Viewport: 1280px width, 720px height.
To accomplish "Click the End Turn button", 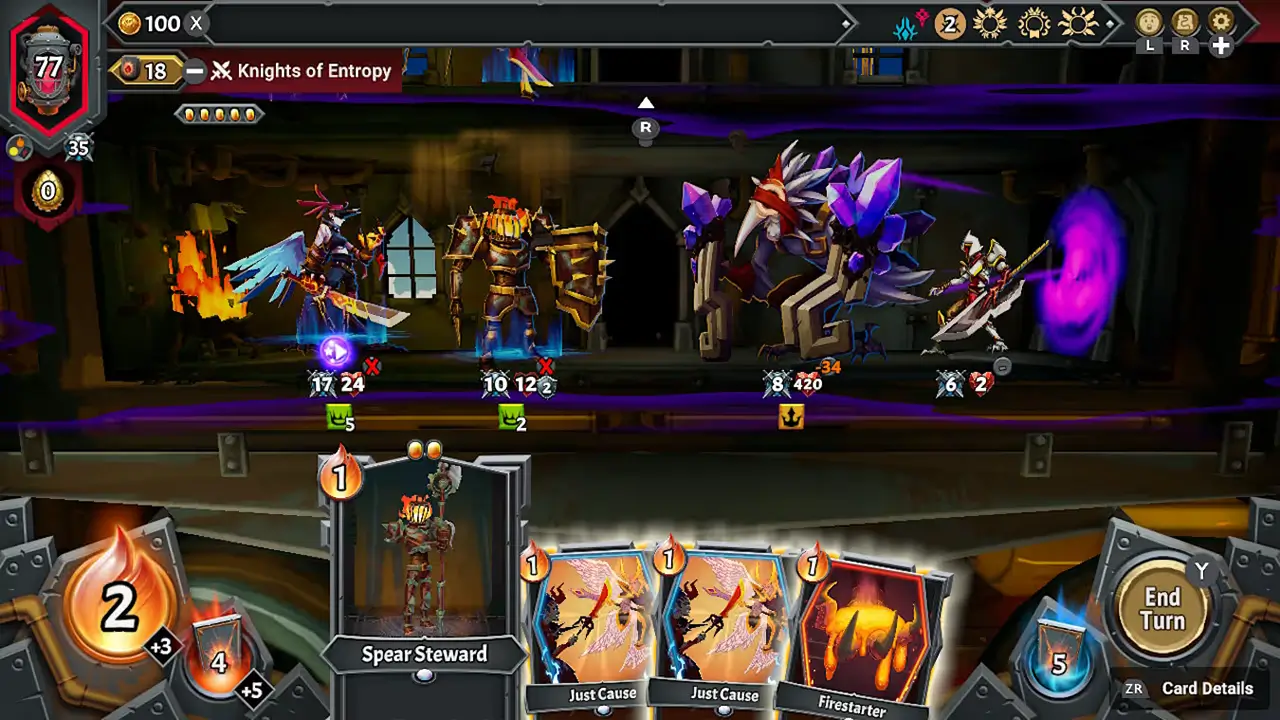I will coord(1162,608).
